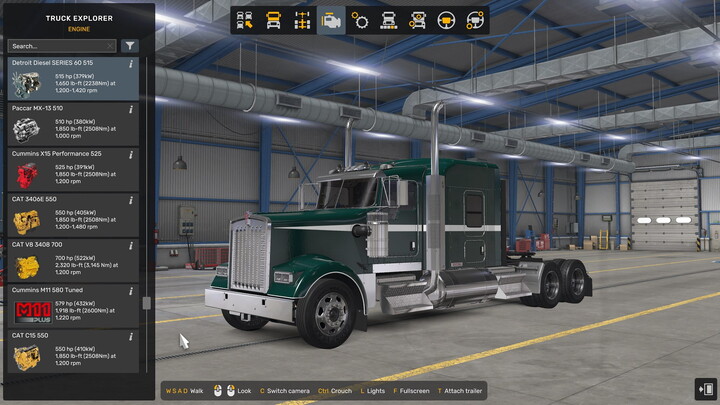The image size is (720, 405).
Task: Click the exit button in bottom-right corner
Action: coord(704,389)
